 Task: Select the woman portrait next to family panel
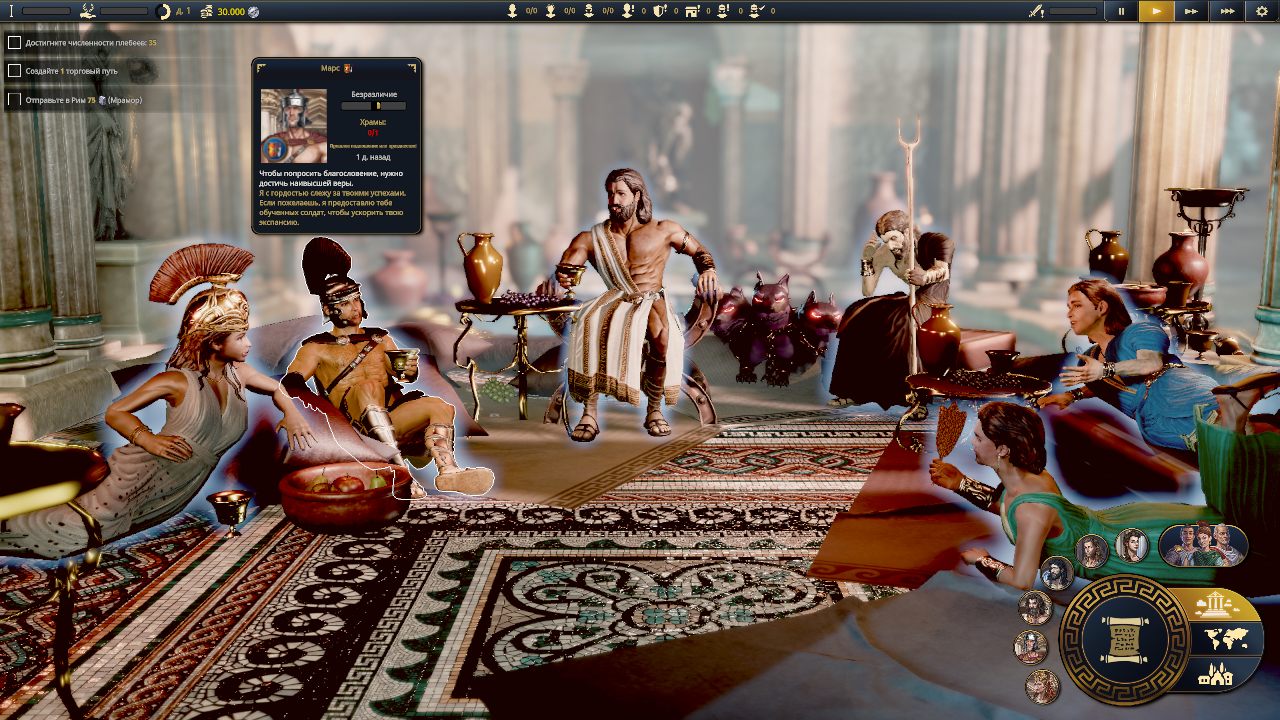(1132, 545)
